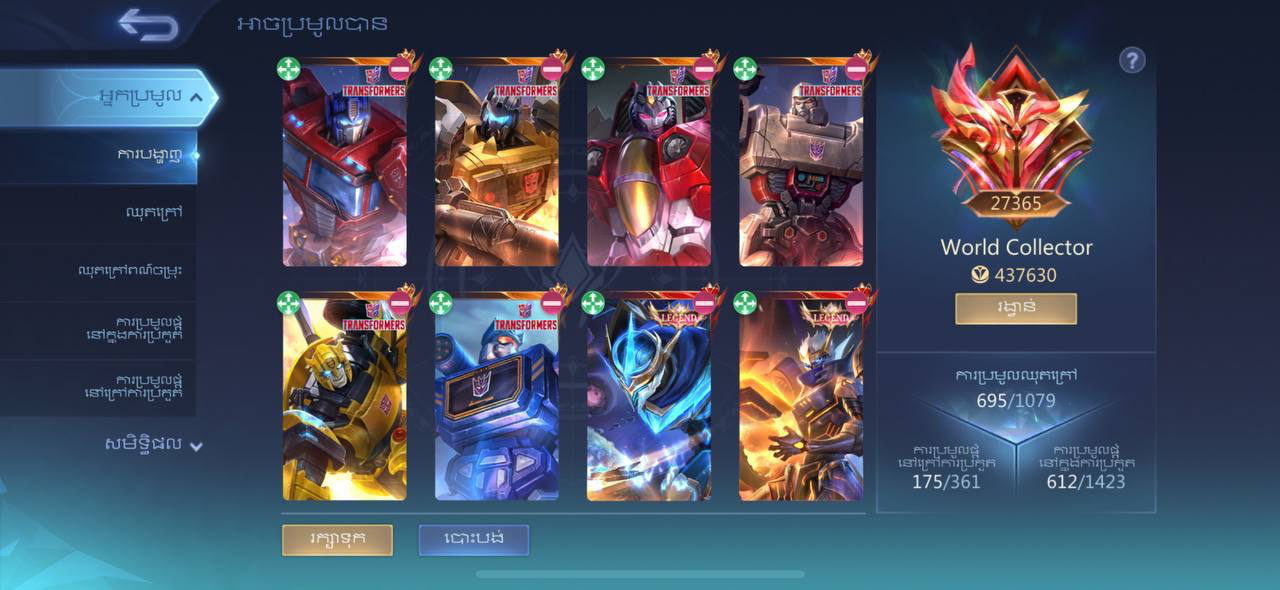Click Bumblebee card's green move arrows icon
1280x590 pixels.
[289, 303]
